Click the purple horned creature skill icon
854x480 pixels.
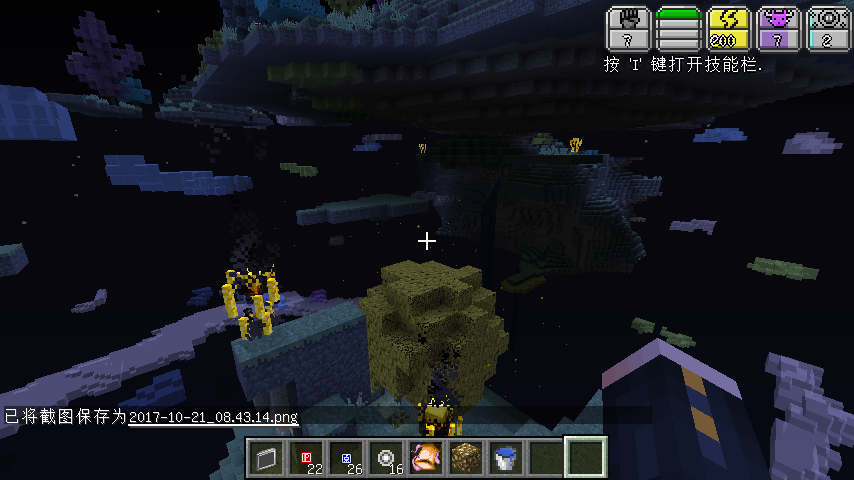779,30
